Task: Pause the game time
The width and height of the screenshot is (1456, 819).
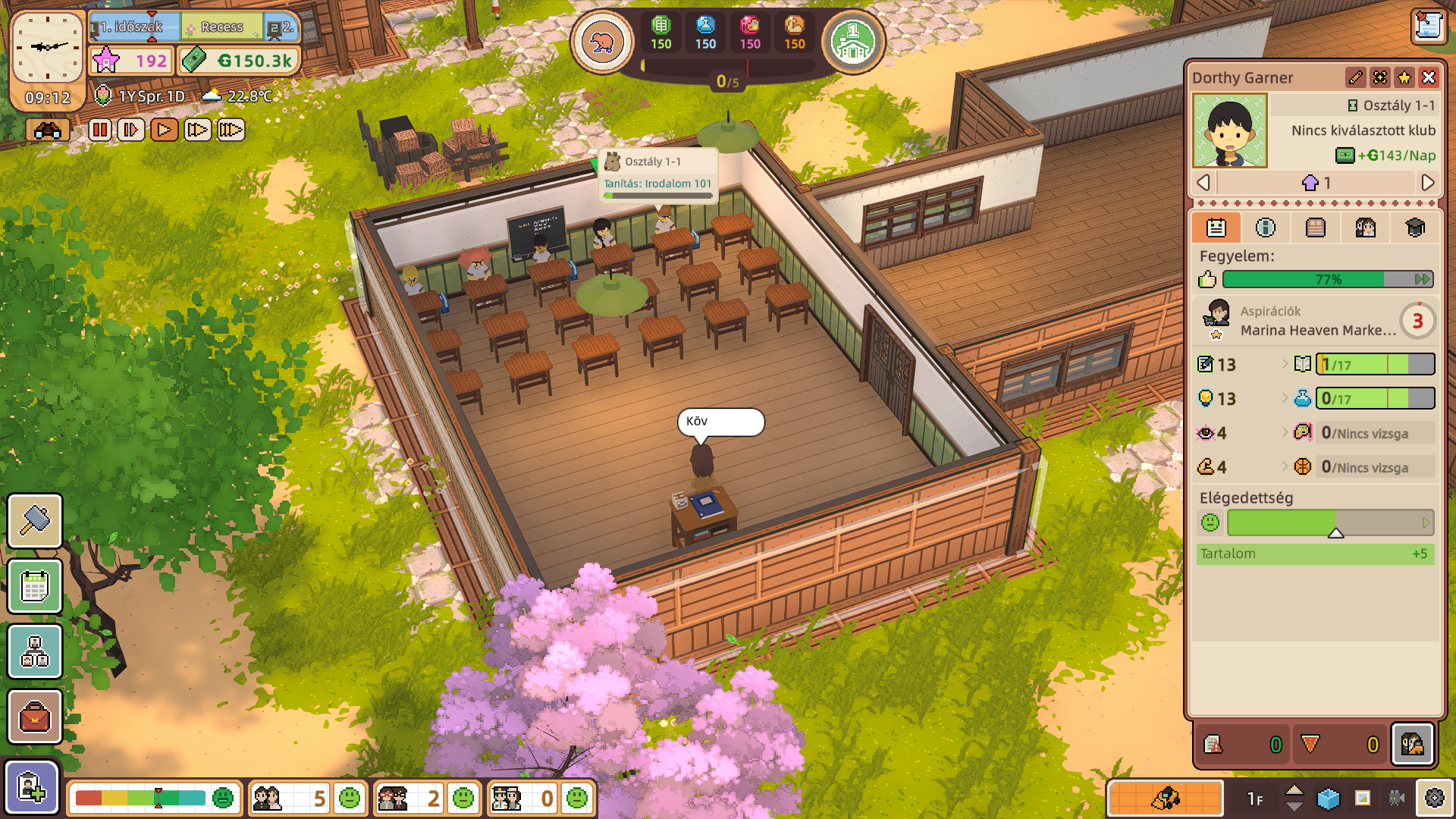Action: tap(99, 130)
